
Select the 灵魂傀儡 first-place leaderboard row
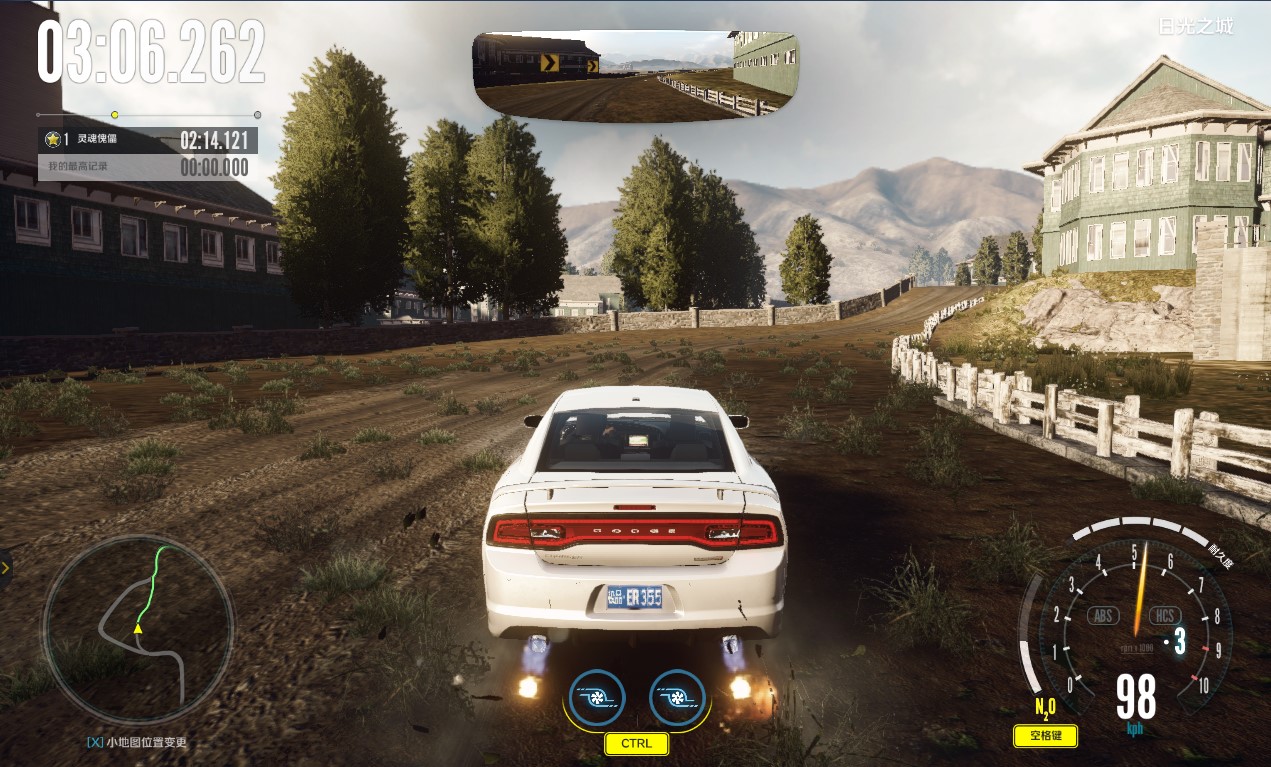coord(147,140)
